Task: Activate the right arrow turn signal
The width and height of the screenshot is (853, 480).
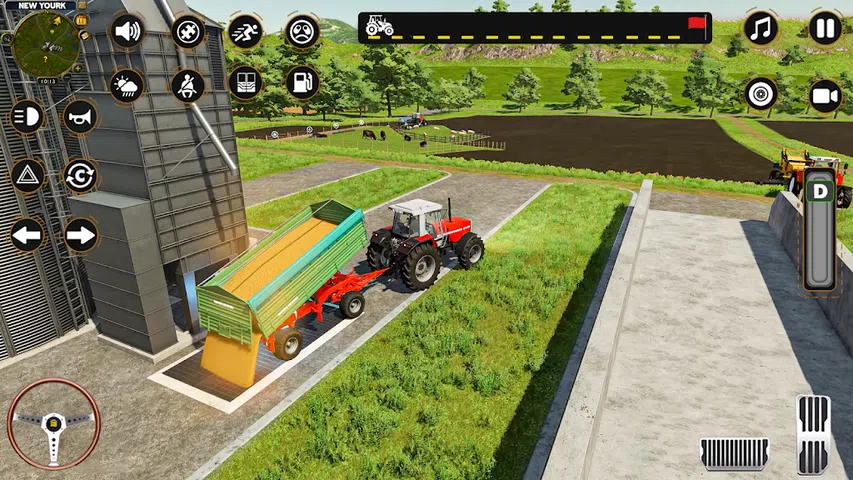Action: [x=81, y=236]
